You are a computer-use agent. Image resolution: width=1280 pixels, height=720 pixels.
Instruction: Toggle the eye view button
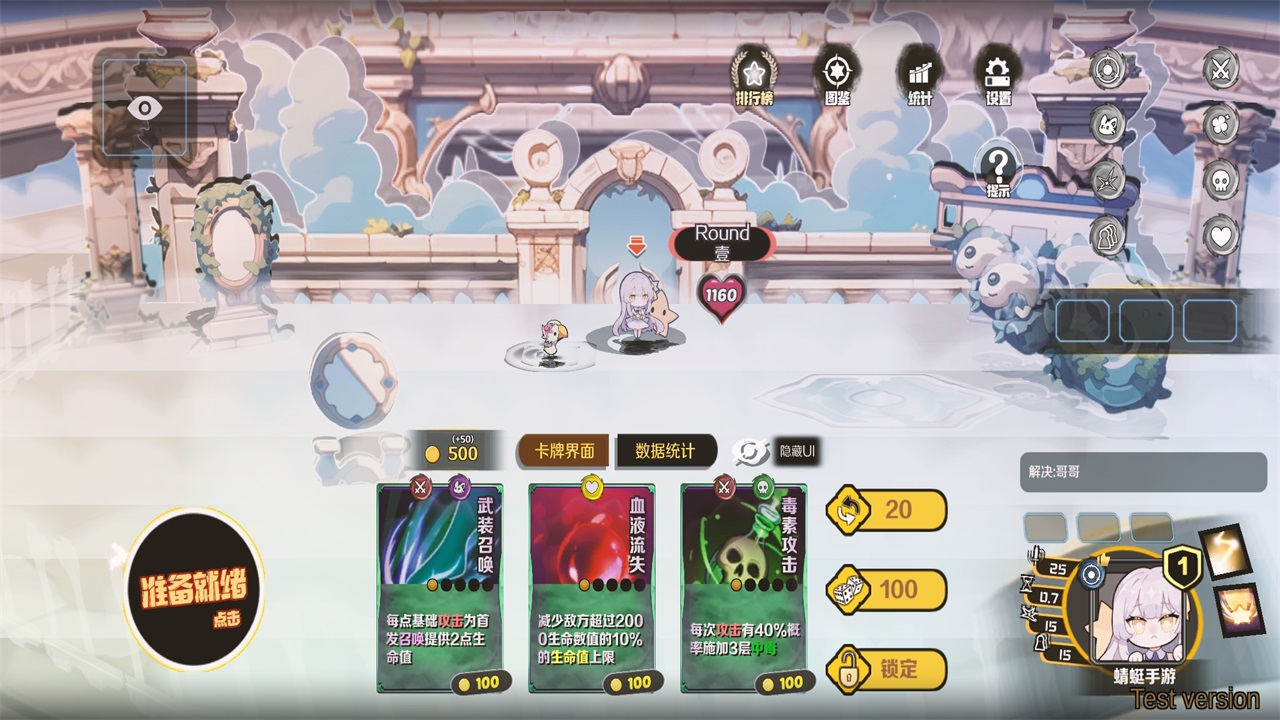click(x=146, y=107)
